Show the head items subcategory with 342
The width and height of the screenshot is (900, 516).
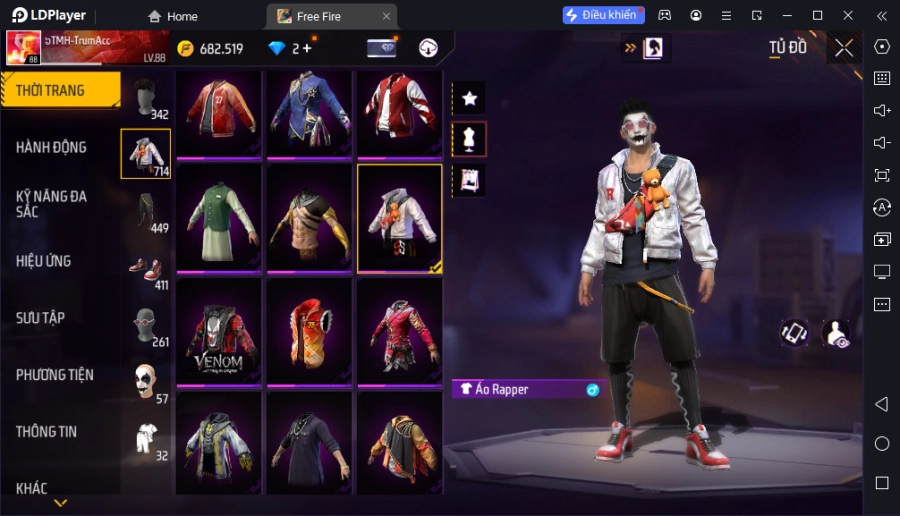(146, 98)
